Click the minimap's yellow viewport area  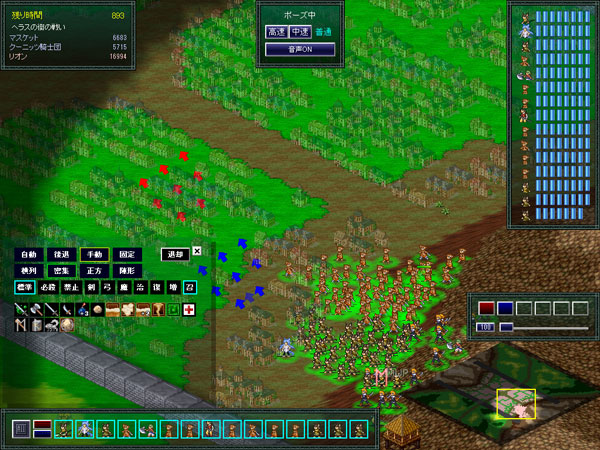point(516,402)
